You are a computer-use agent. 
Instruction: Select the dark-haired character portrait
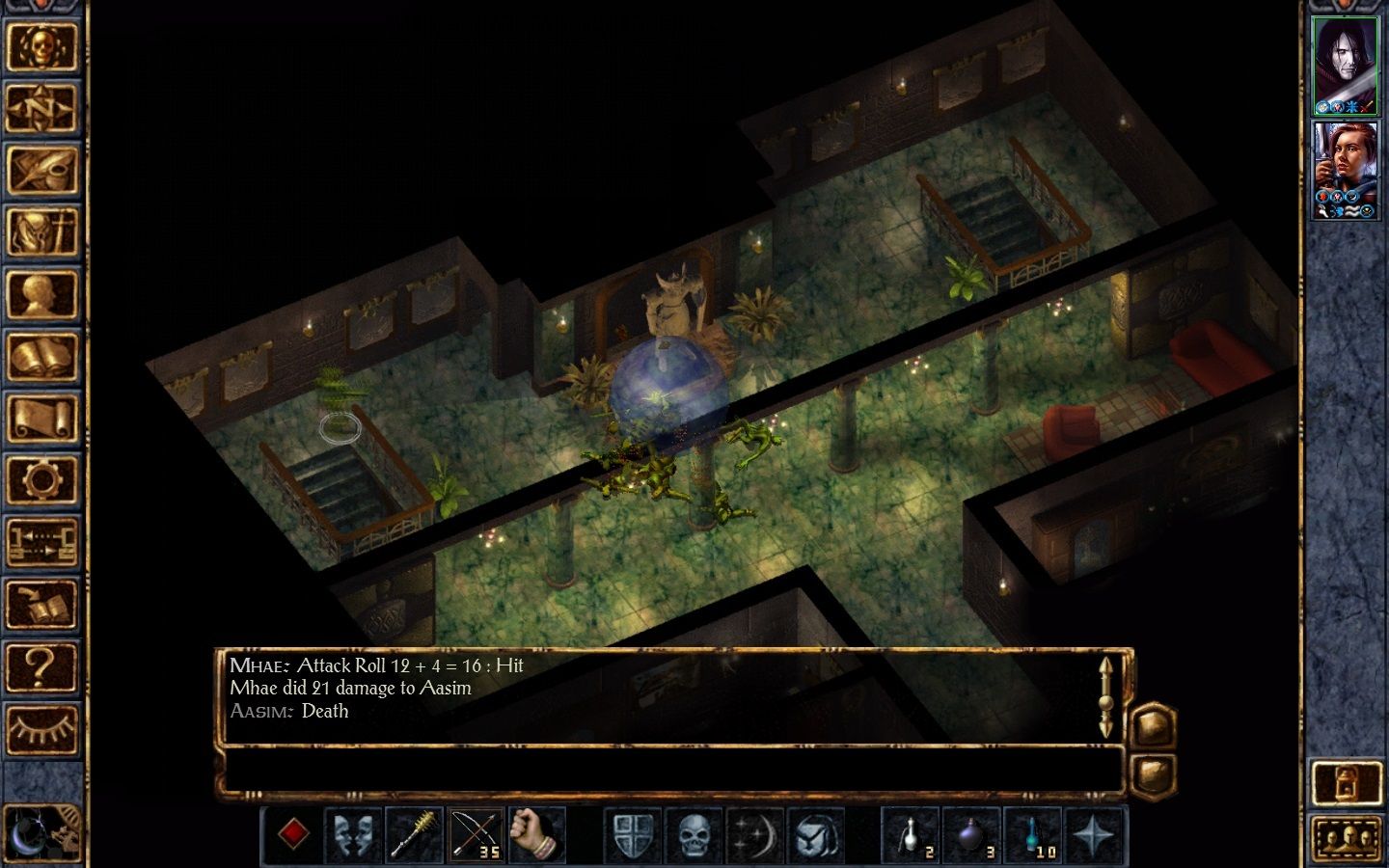(x=1347, y=65)
